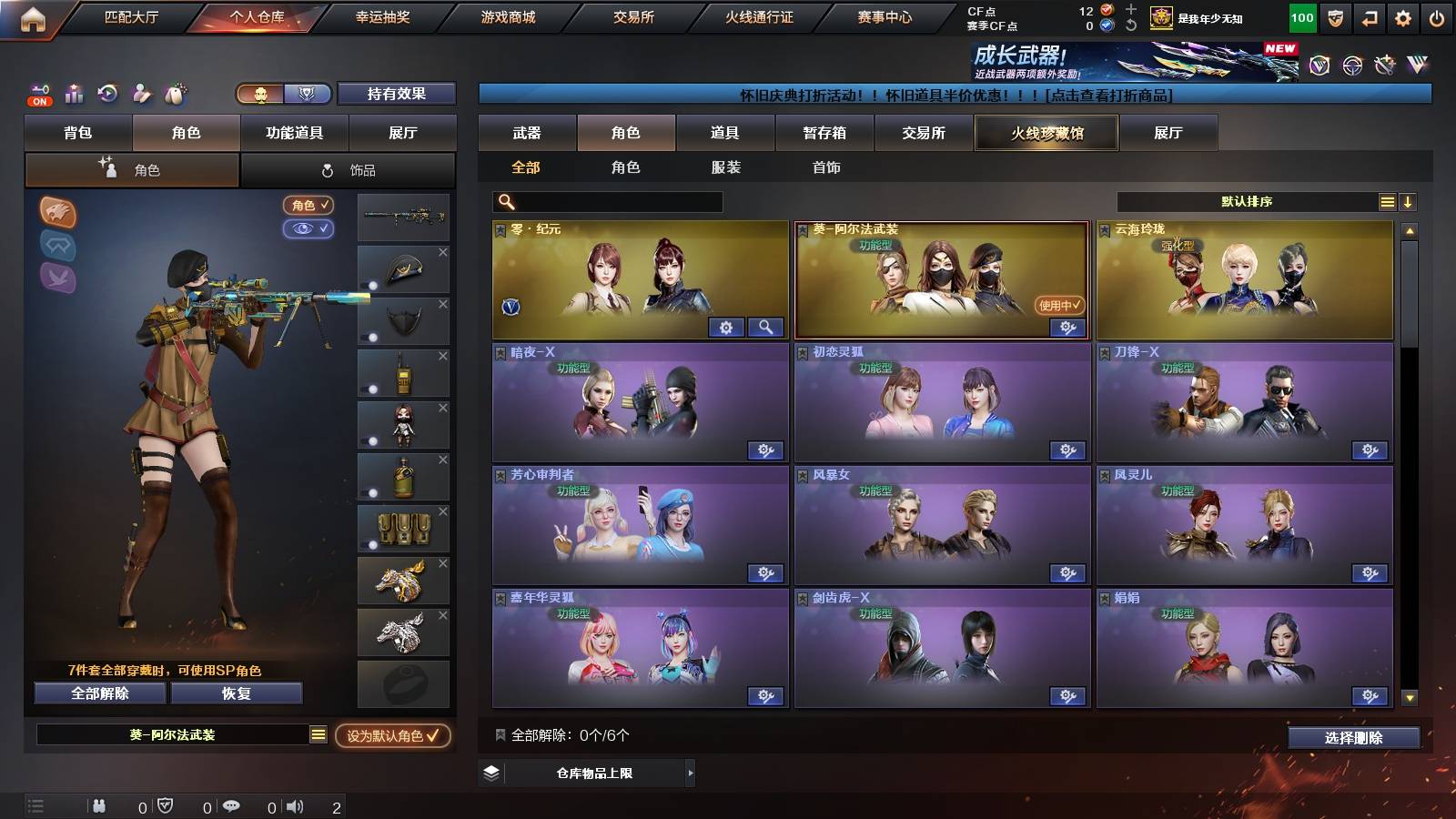The image size is (1456, 819).
Task: Click the magnifier preview on 葵-阿尔法武装 card
Action: pos(767,327)
